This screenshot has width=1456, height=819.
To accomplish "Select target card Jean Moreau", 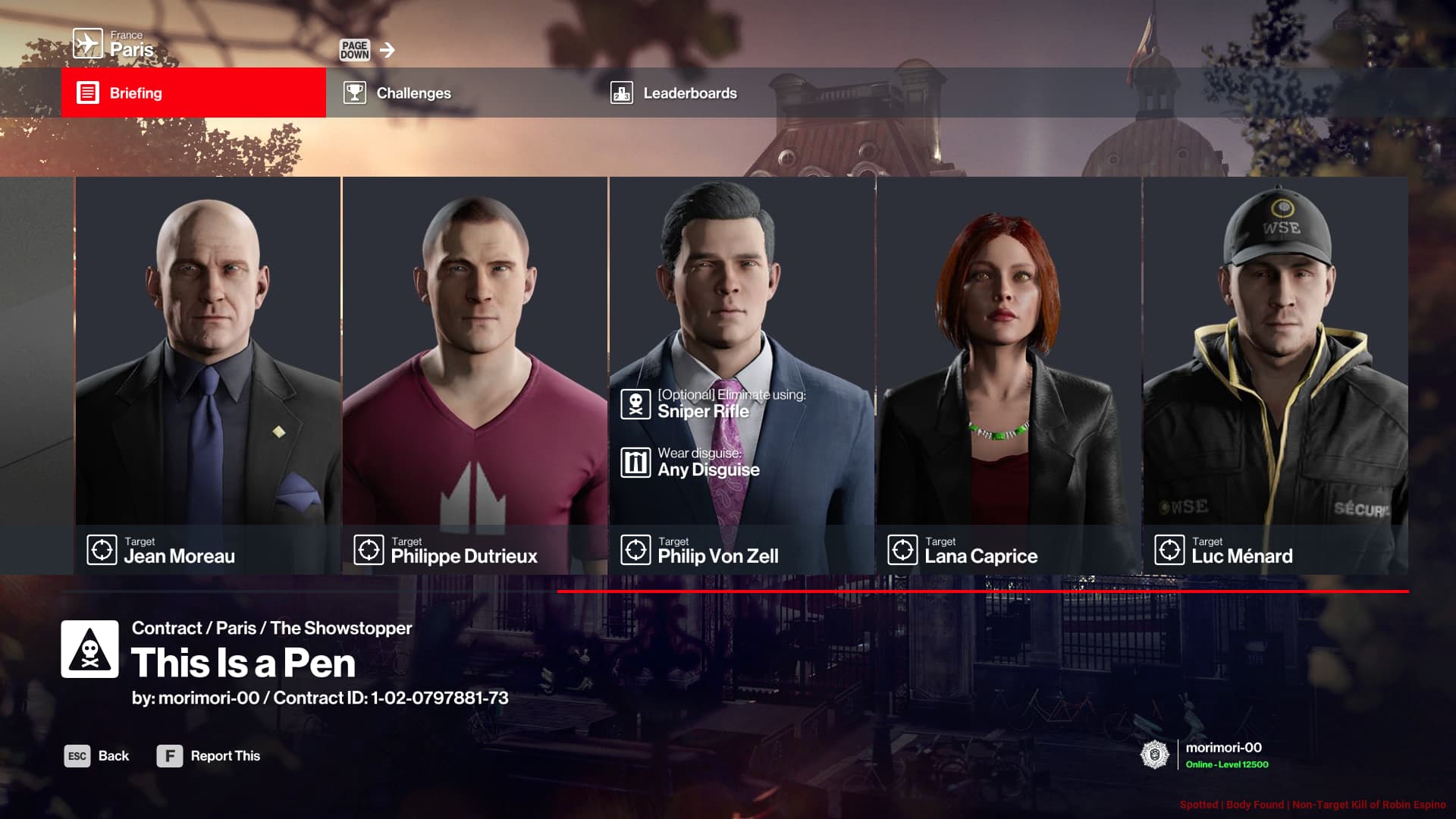I will click(x=208, y=375).
